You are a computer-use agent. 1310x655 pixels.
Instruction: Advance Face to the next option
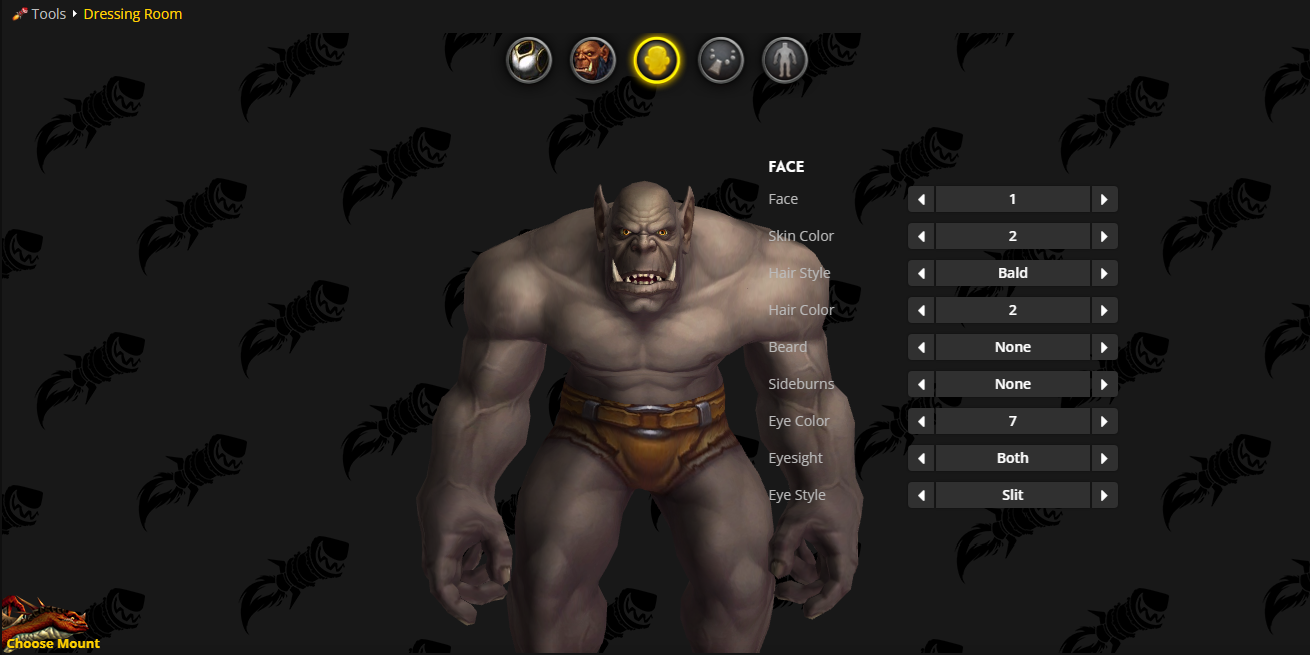[x=1104, y=199]
